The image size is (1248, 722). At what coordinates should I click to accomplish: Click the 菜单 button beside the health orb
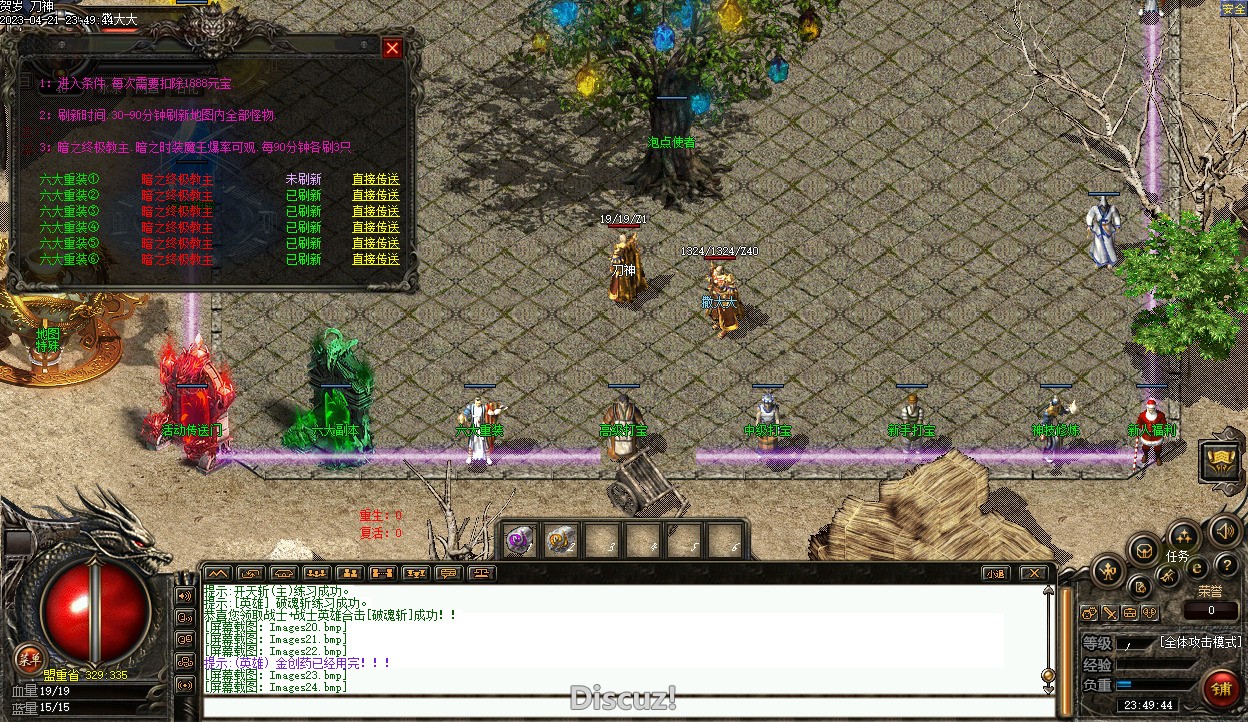tap(29, 659)
